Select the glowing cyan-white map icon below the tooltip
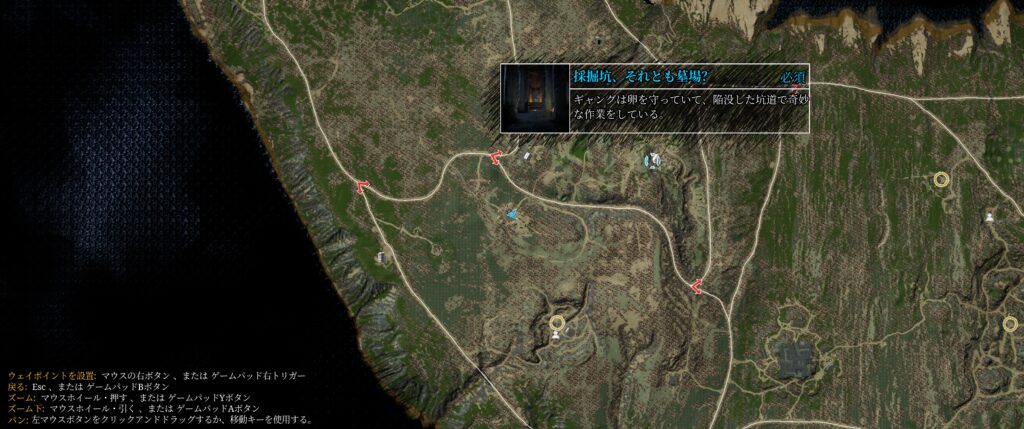This screenshot has width=1024, height=429. 653,159
